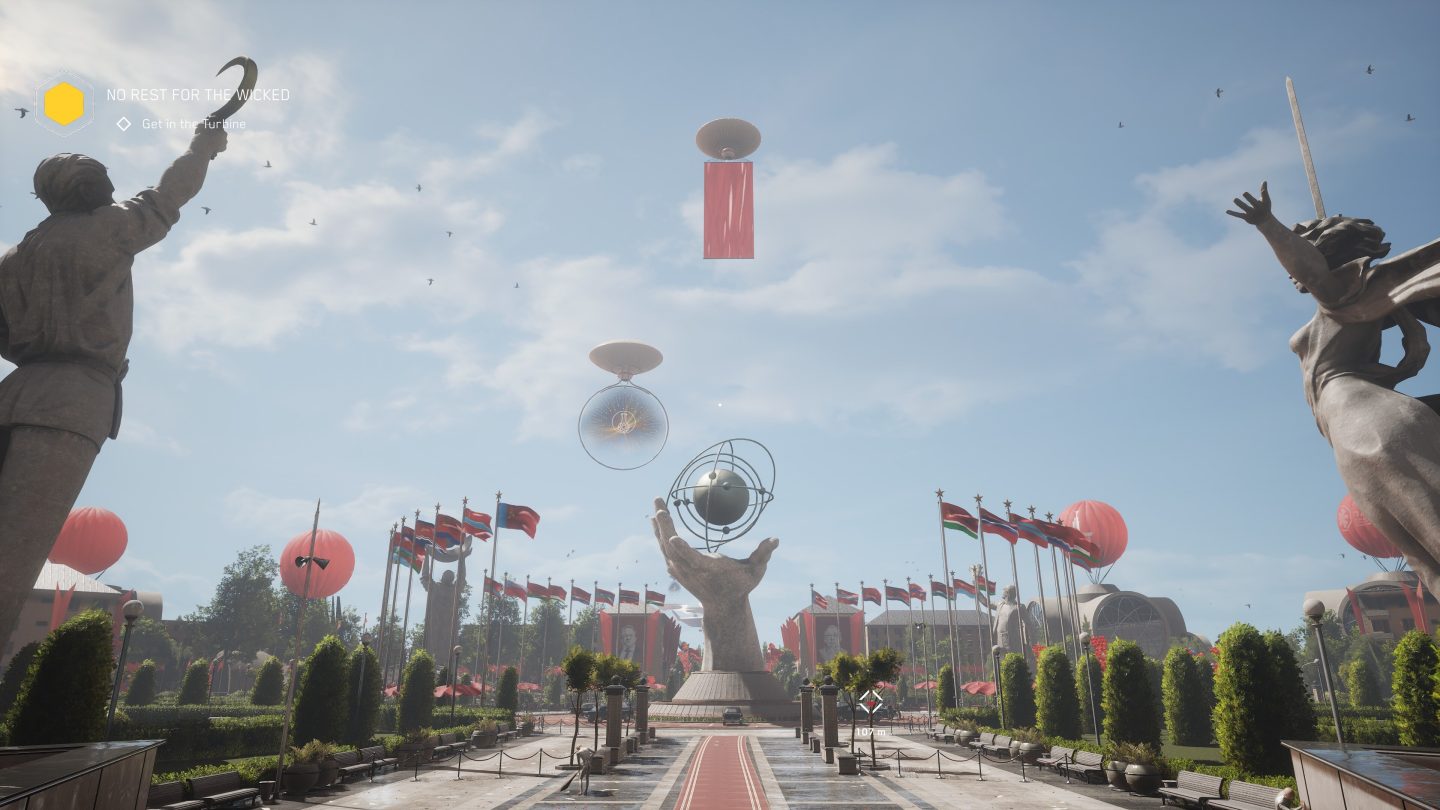Click the 107 m distance label
Image resolution: width=1440 pixels, height=810 pixels.
point(870,730)
